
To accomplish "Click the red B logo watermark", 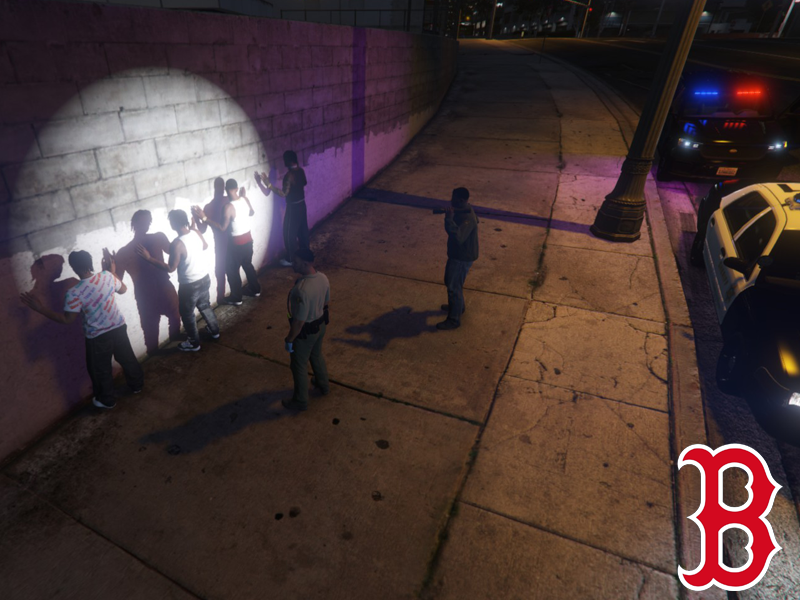I will (x=728, y=517).
